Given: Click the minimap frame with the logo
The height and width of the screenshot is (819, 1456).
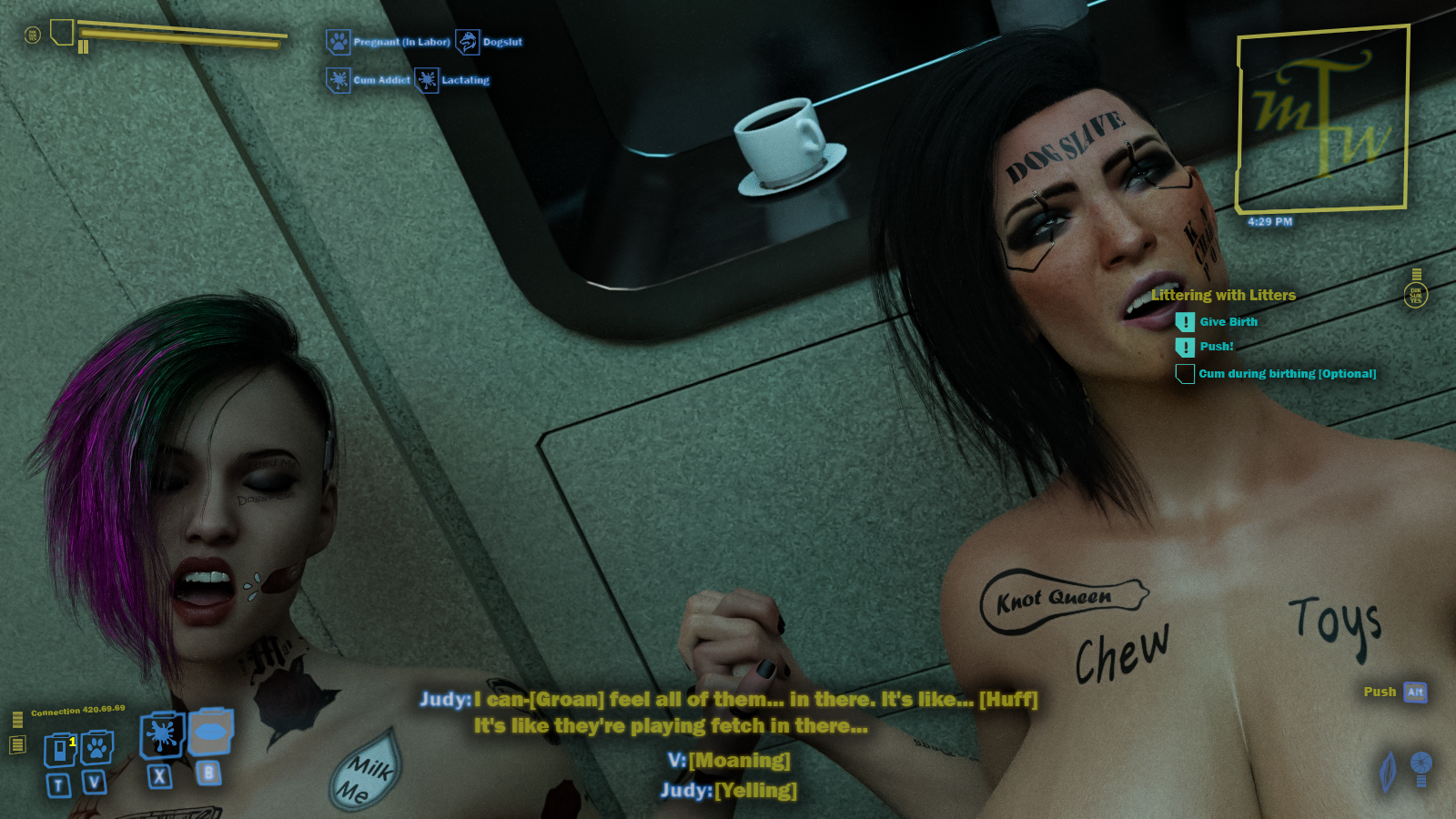Looking at the screenshot, I should tap(1322, 119).
